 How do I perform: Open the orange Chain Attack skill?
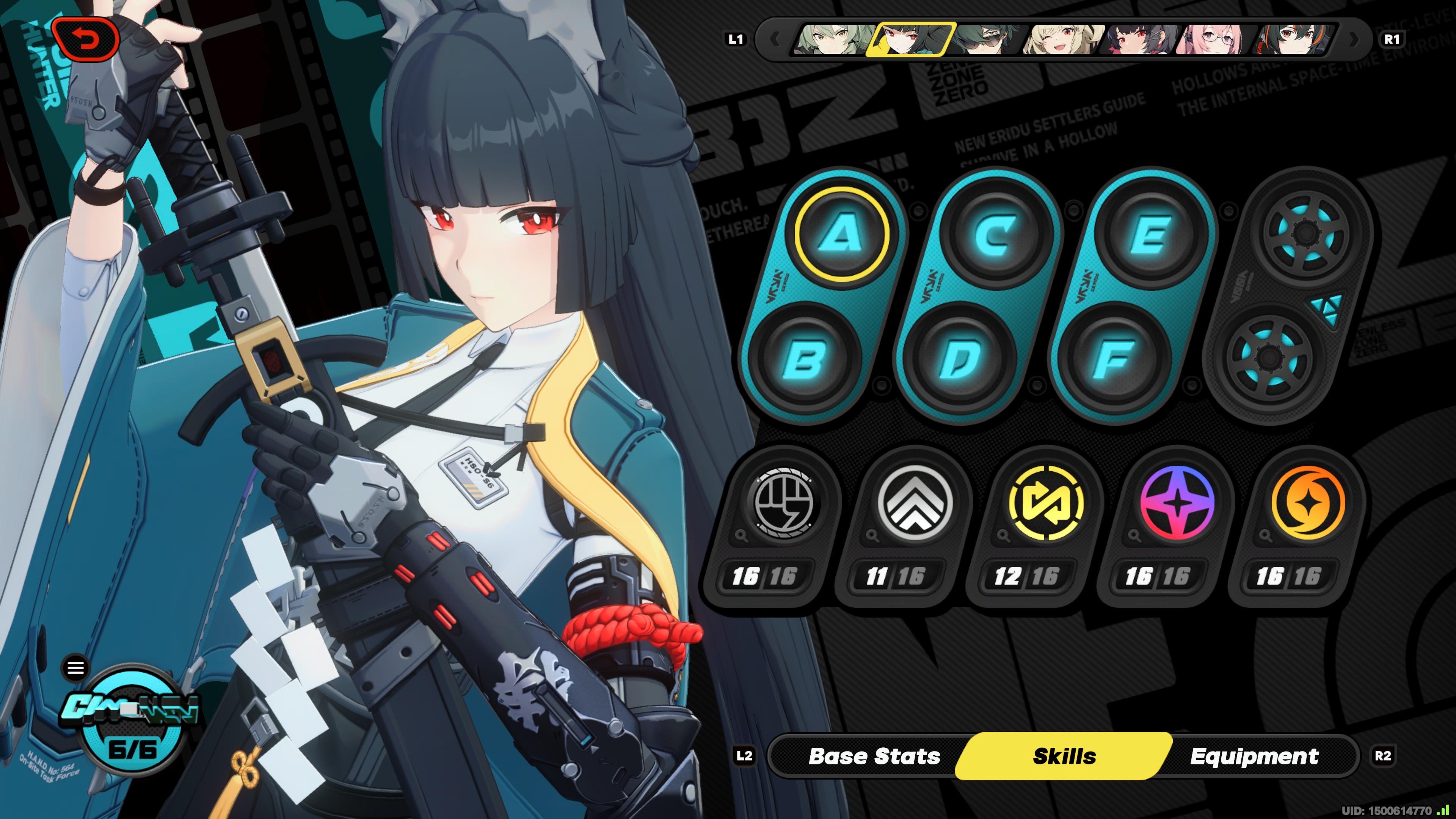point(1308,502)
